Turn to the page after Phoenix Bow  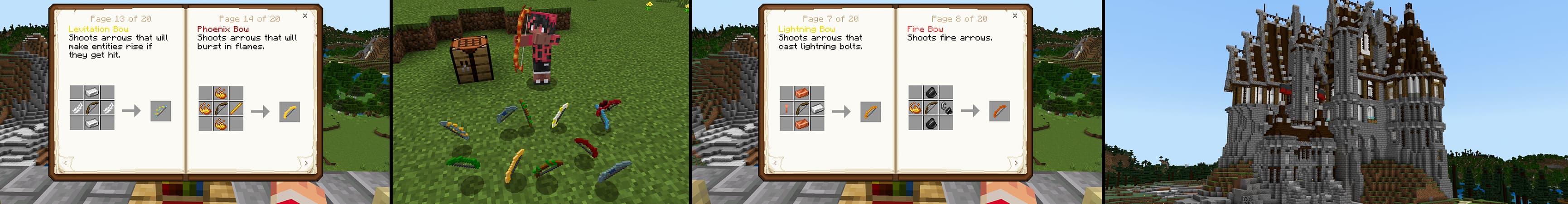pos(305,163)
